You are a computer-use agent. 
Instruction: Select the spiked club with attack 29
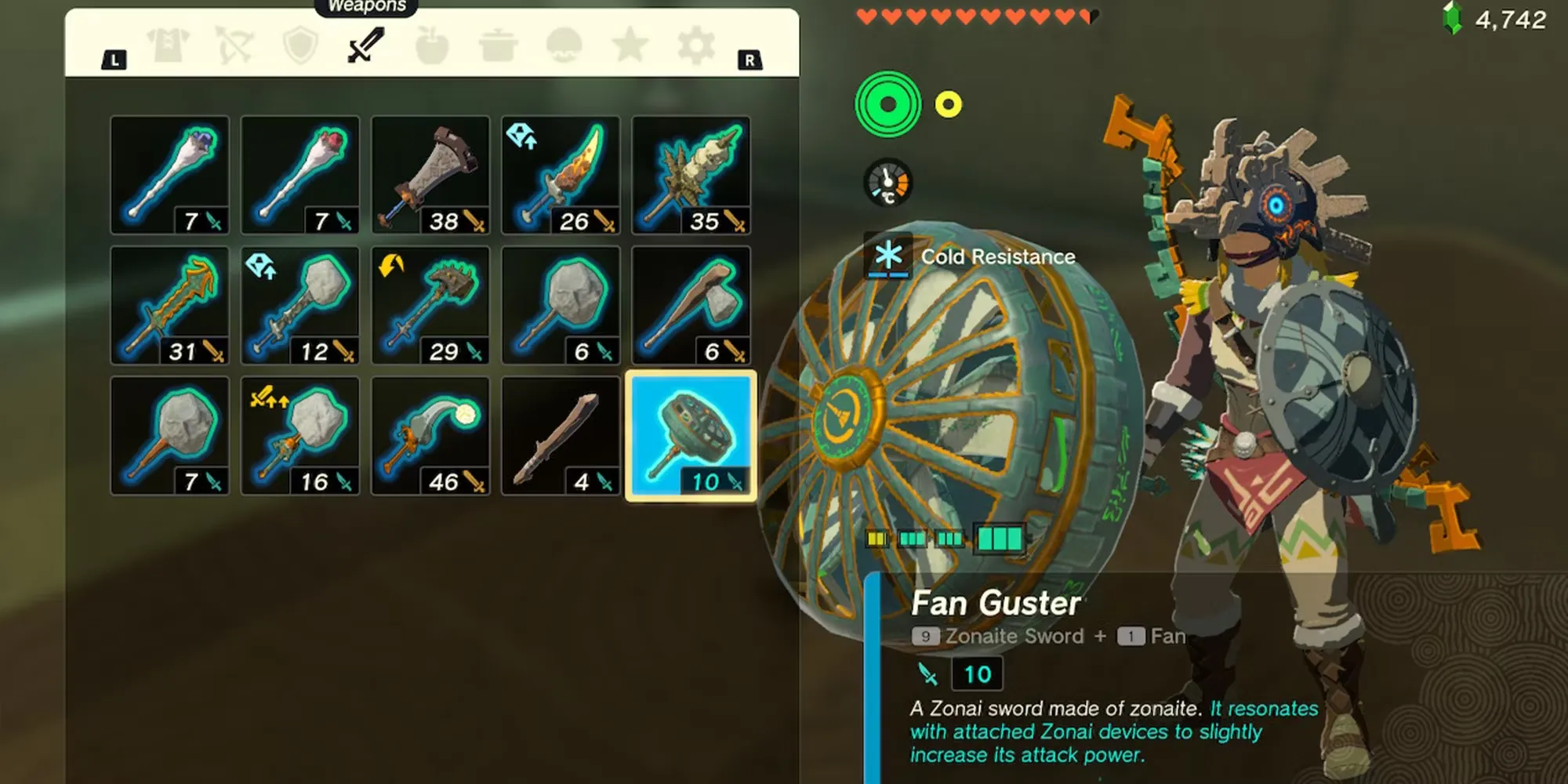[430, 306]
